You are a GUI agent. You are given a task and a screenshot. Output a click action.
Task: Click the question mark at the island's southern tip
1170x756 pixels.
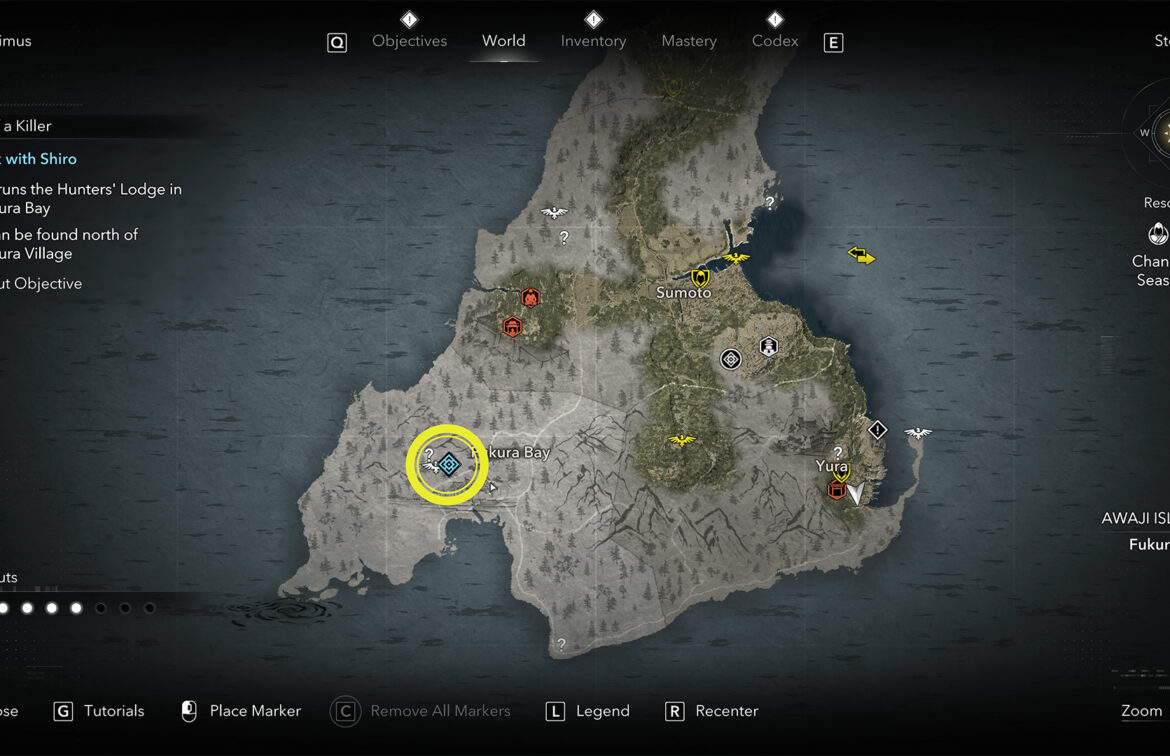coord(561,645)
